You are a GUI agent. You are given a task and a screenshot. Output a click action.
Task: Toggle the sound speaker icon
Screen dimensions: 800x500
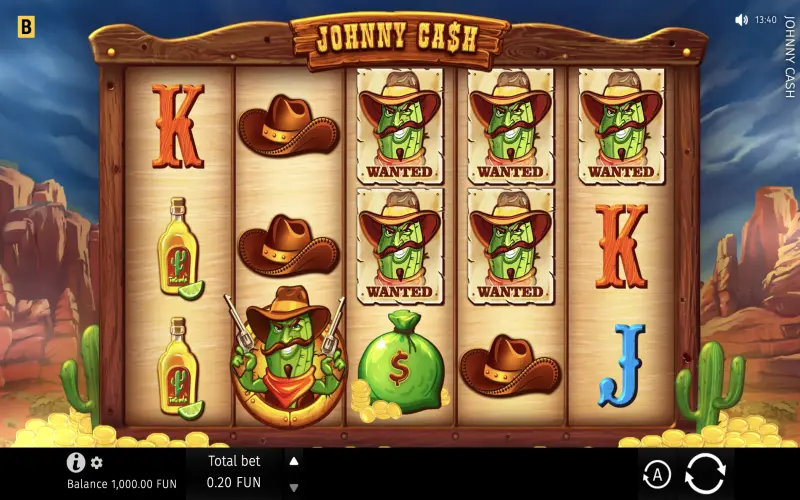pos(741,20)
